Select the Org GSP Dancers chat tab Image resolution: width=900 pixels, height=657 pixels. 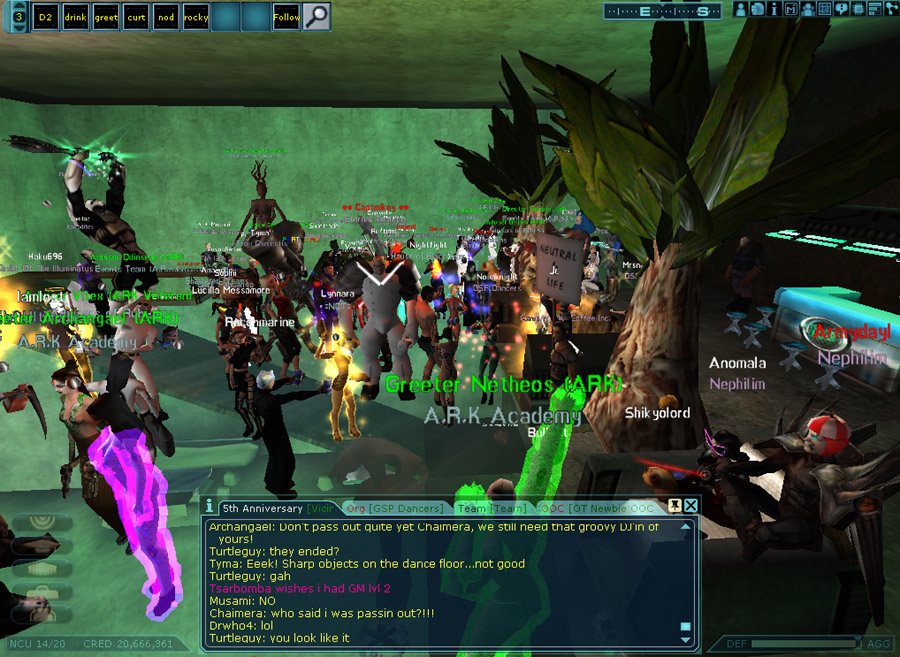(393, 508)
